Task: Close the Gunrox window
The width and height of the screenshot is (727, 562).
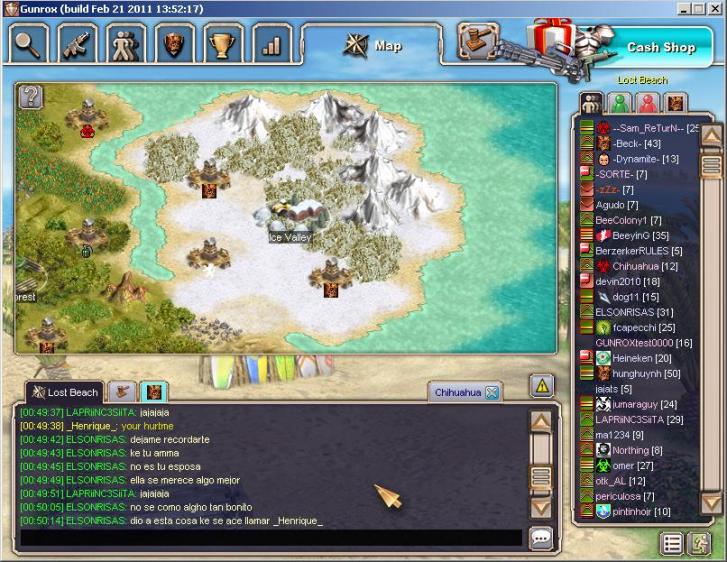Action: pyautogui.click(x=714, y=8)
